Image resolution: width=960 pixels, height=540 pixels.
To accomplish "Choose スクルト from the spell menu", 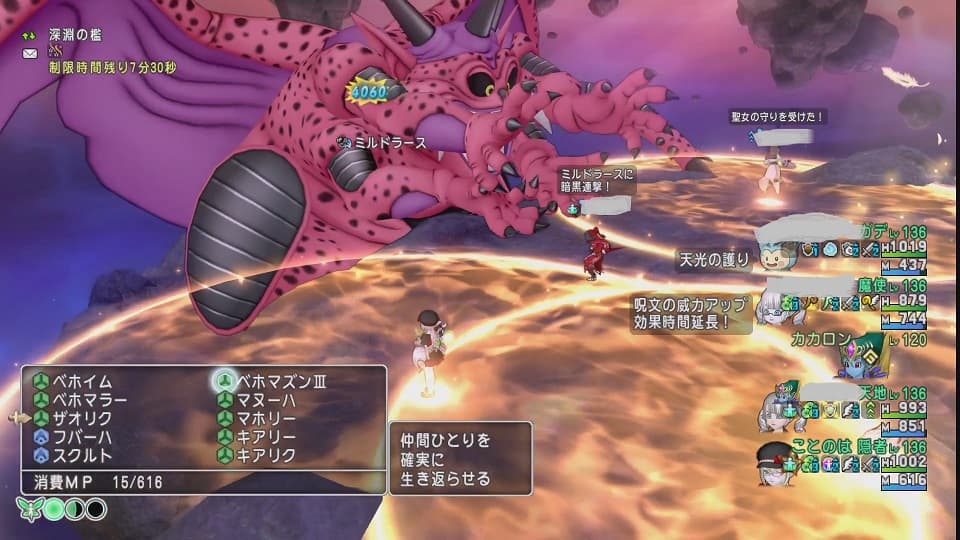I will (x=82, y=455).
